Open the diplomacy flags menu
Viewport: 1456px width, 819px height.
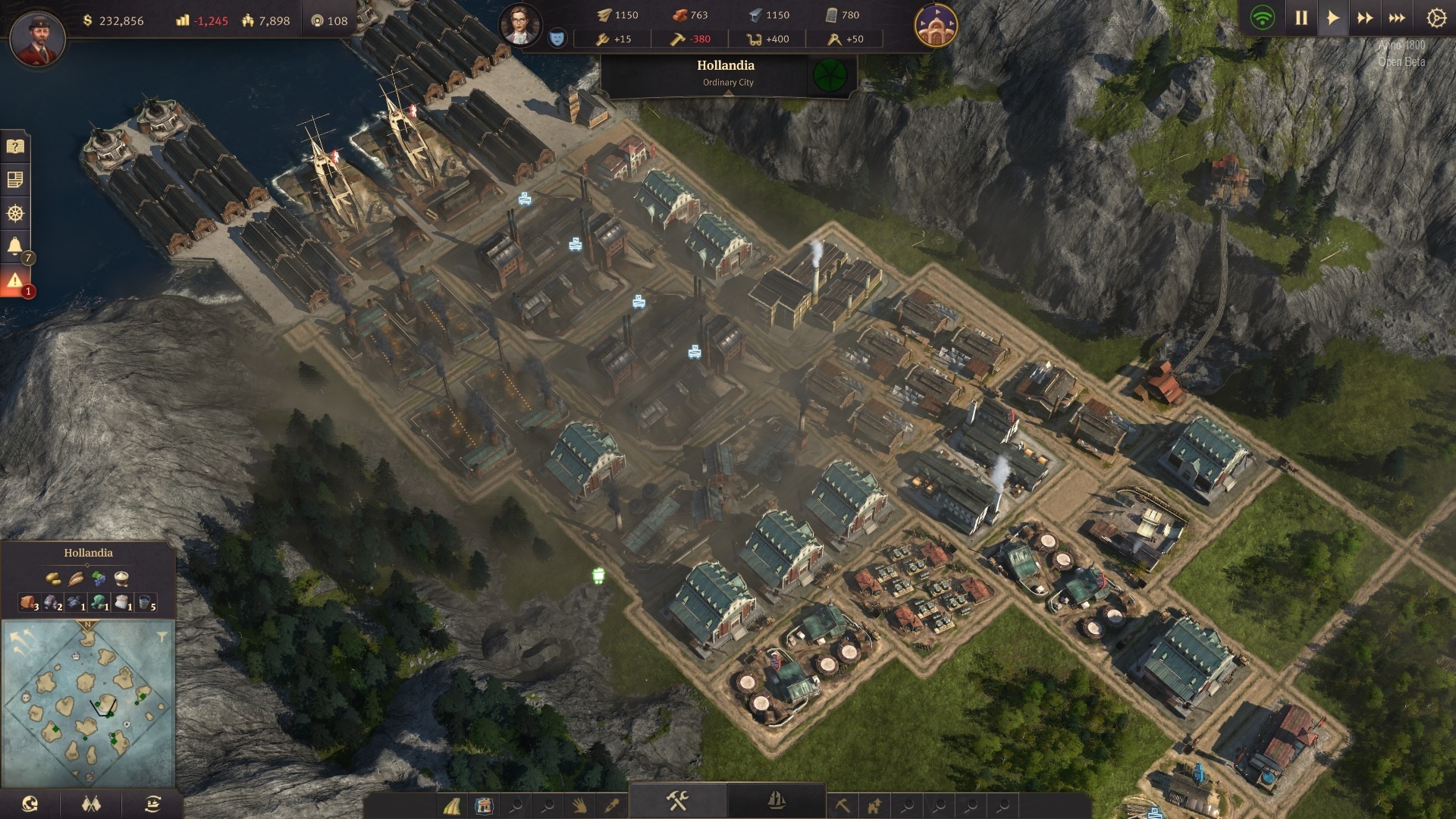[x=91, y=804]
